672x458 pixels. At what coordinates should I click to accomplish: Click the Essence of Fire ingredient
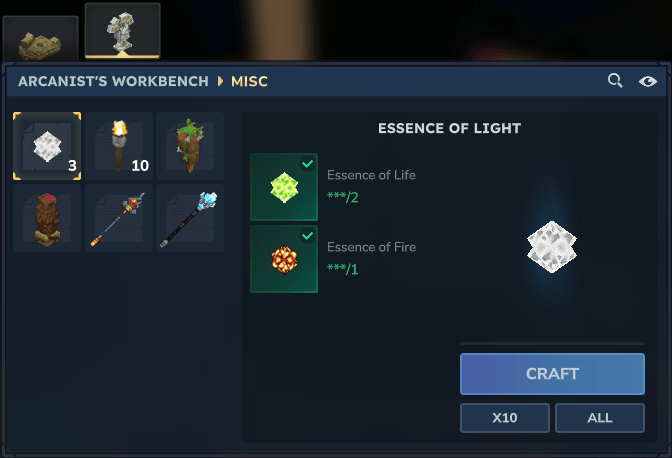point(284,259)
